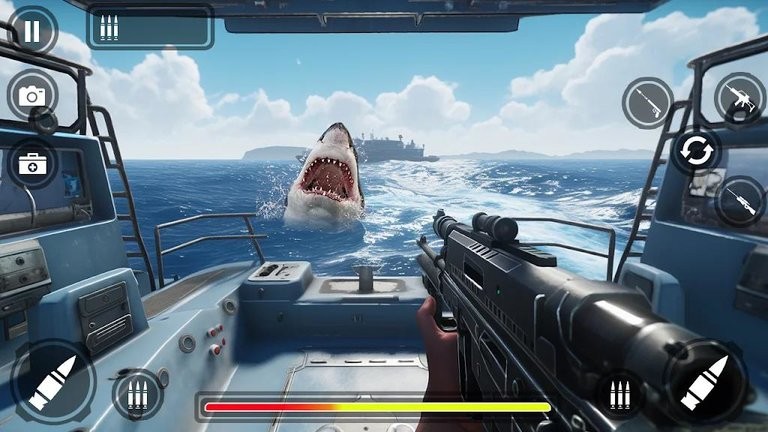
Task: Tap the camera icon button
Action: point(32,95)
